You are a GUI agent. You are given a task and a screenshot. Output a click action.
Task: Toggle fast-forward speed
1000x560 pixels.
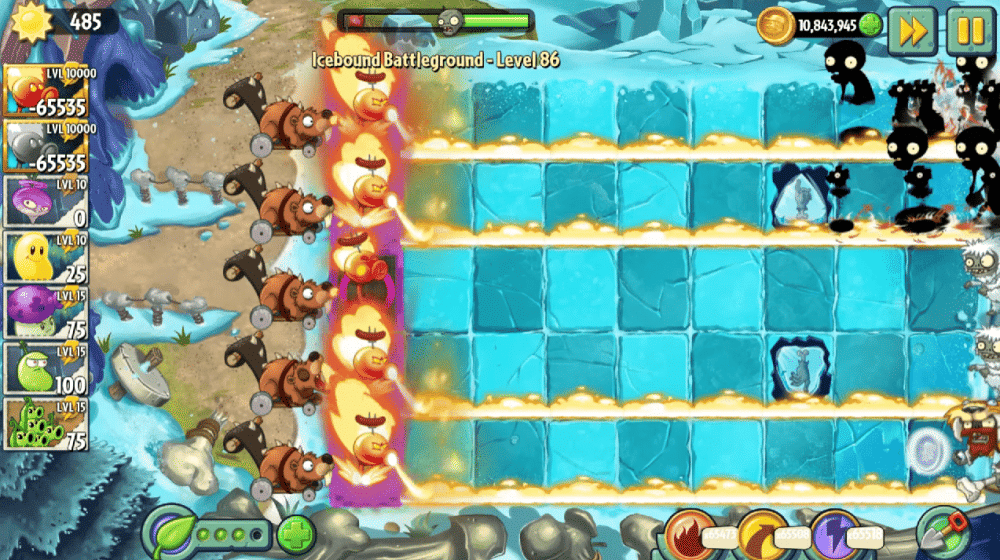click(x=912, y=31)
